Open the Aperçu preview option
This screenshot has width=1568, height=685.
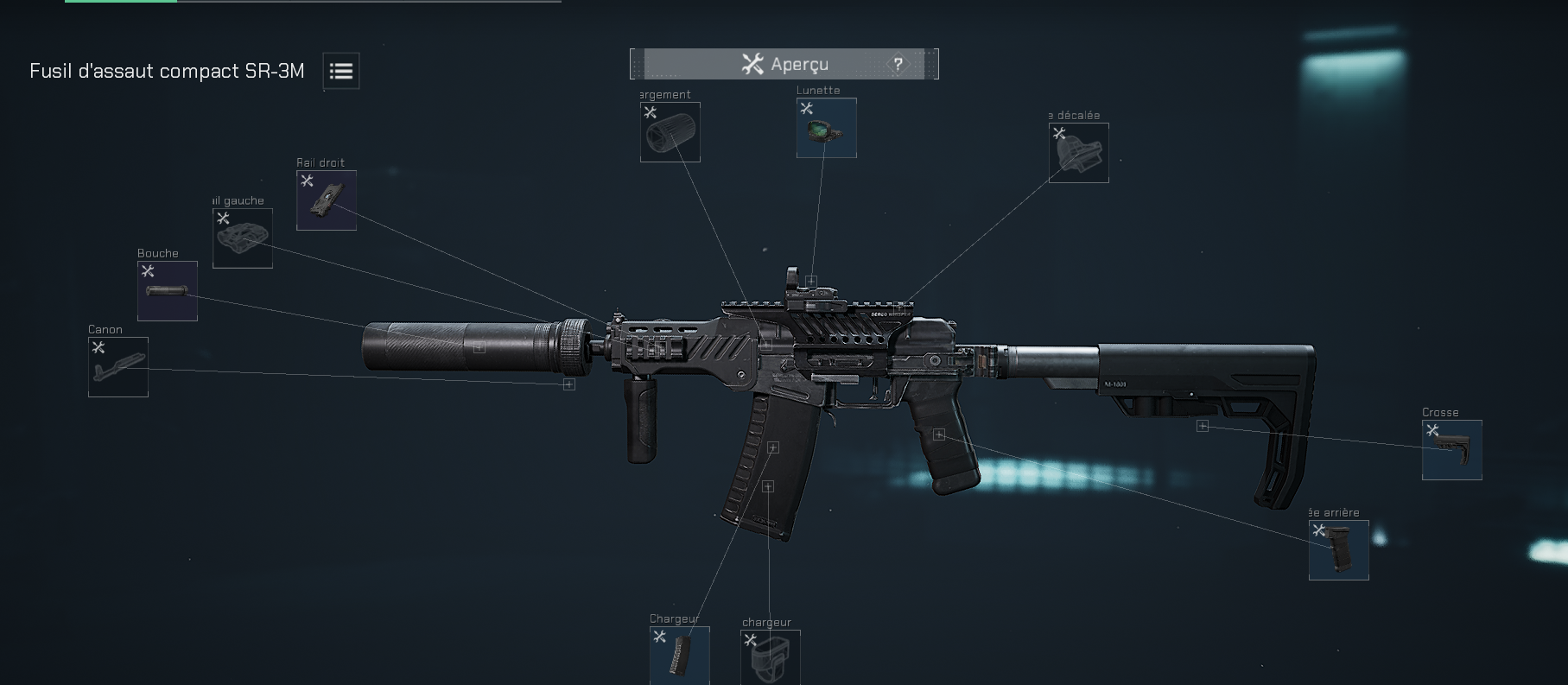(782, 63)
